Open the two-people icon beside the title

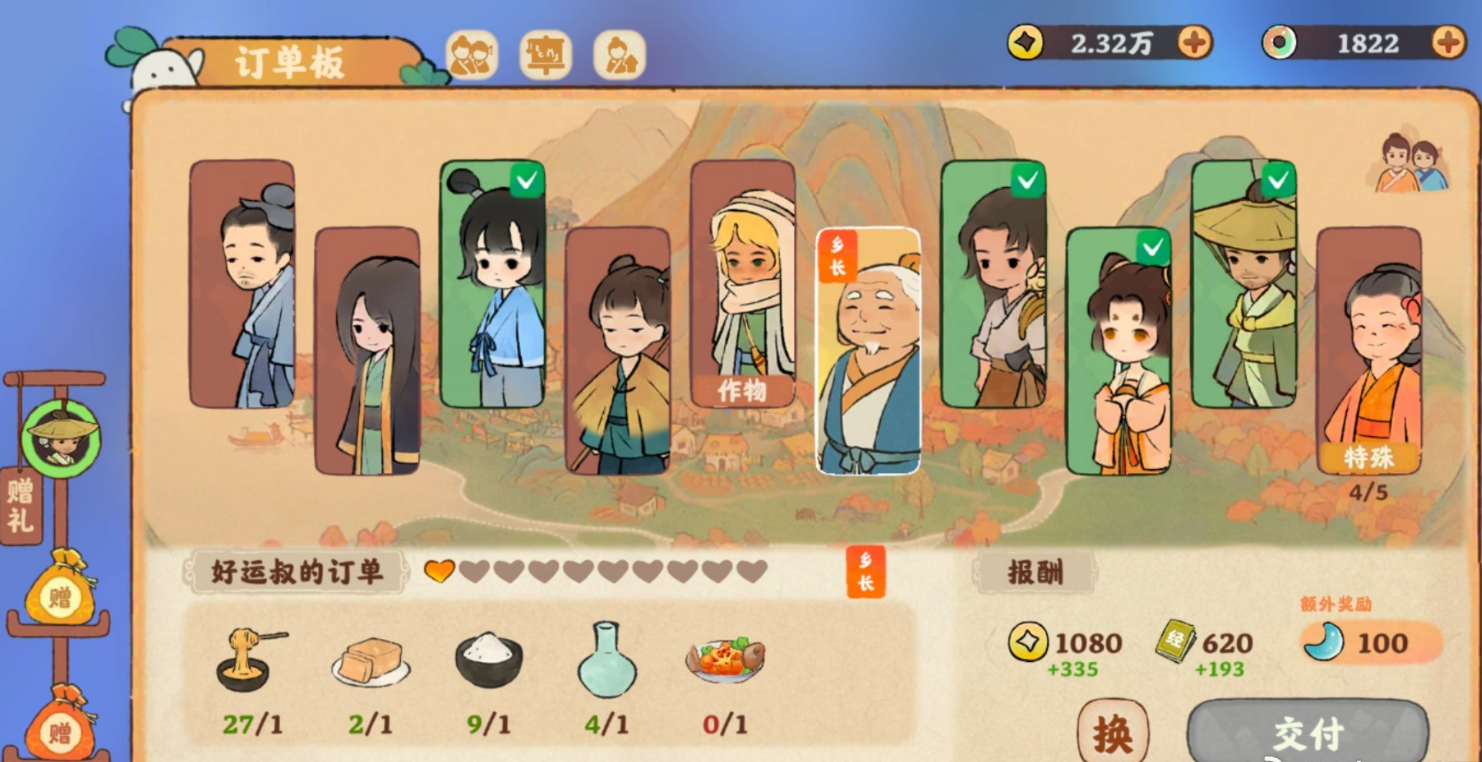pyautogui.click(x=471, y=55)
